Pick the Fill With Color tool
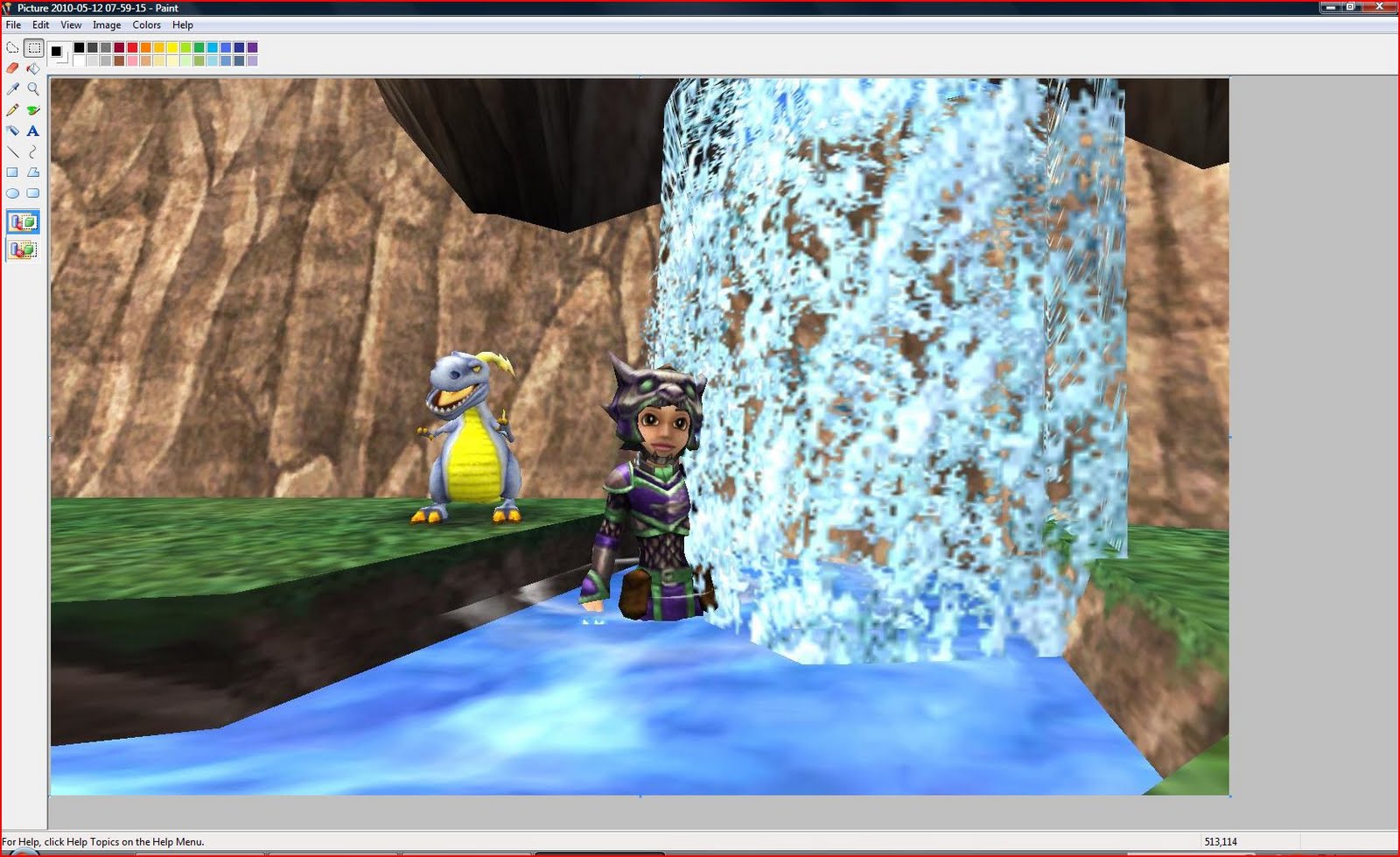Viewport: 1400px width, 857px height. [34, 67]
